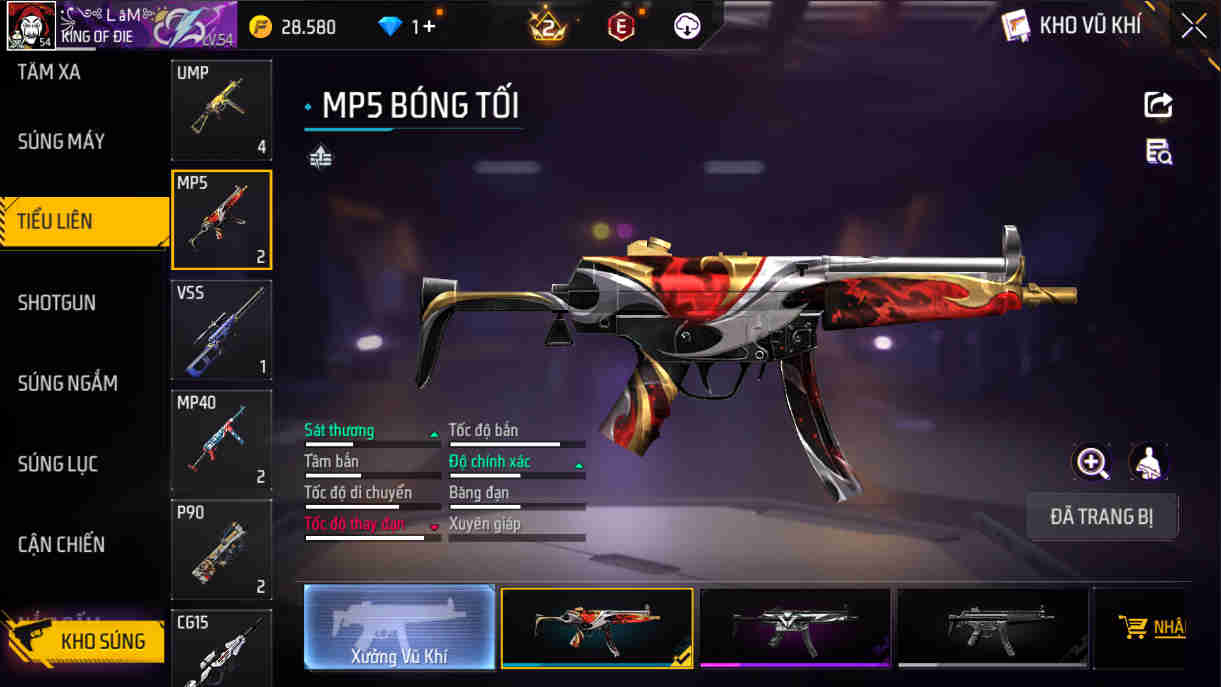Image resolution: width=1221 pixels, height=687 pixels.
Task: Show the SÚNG LỤC category
Action: pos(58,464)
